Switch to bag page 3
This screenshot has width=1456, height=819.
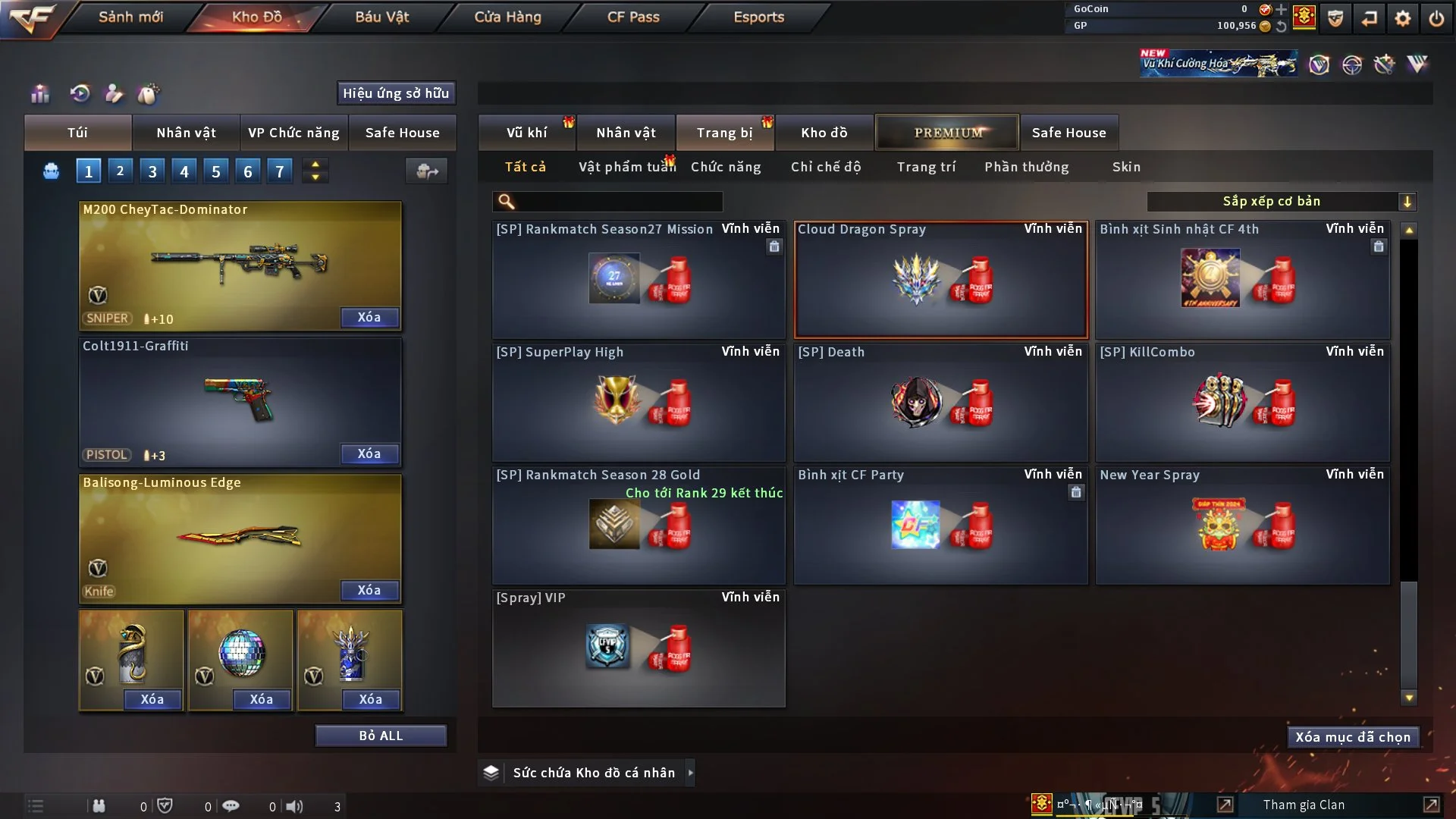[x=152, y=171]
